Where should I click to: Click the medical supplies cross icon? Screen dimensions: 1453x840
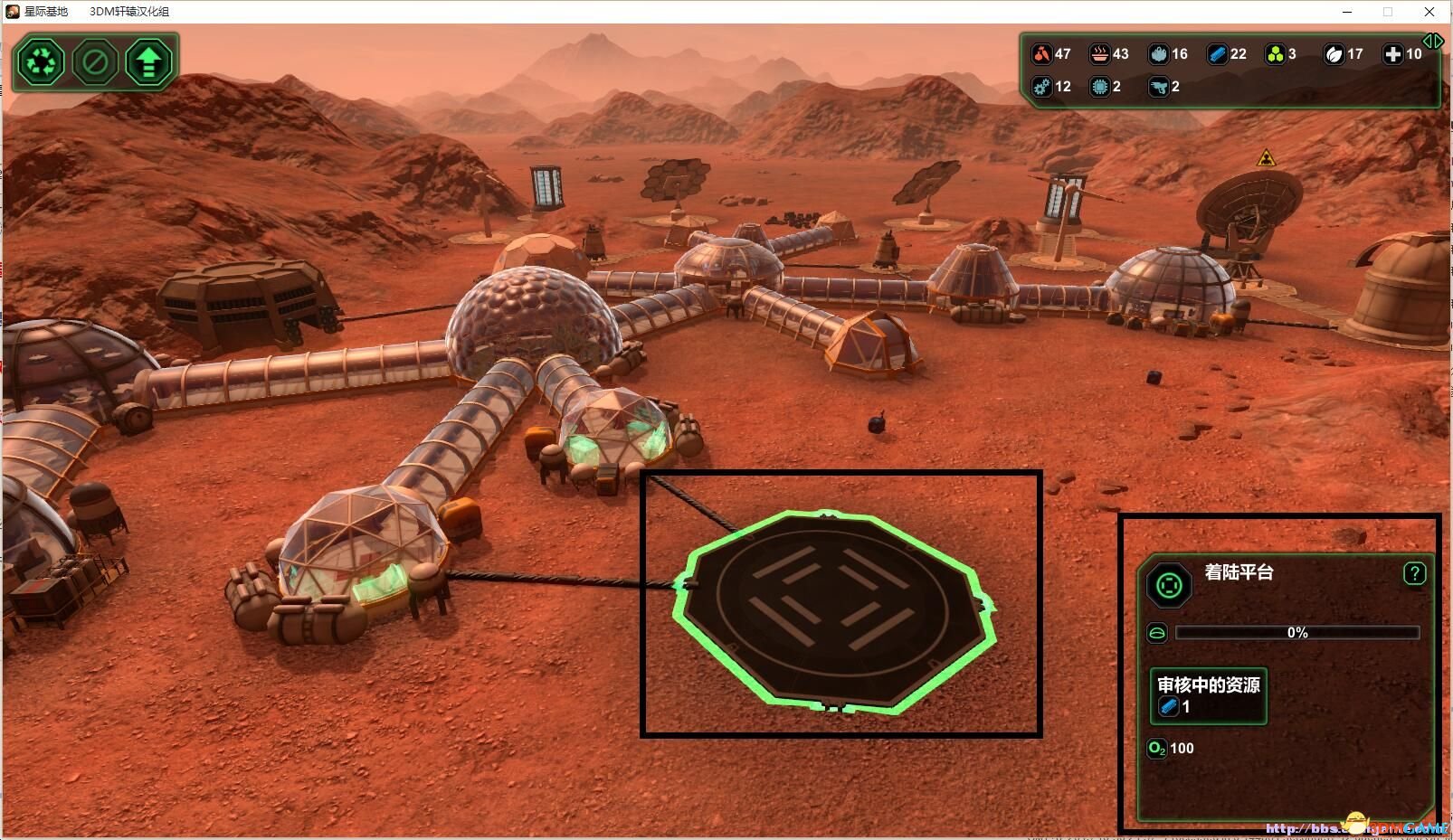pyautogui.click(x=1392, y=54)
